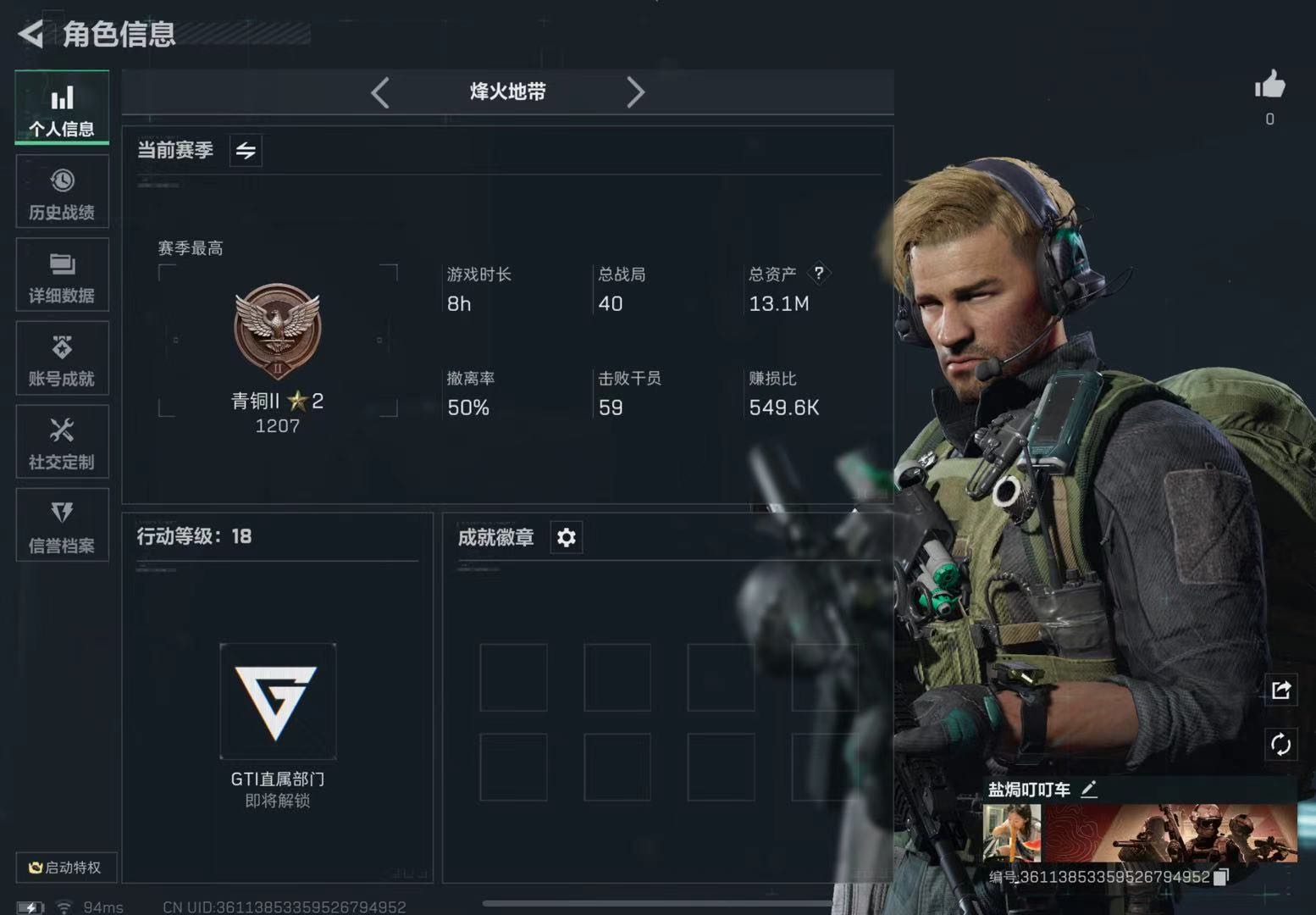
Task: Click the next mode arrow beside 烽火地带
Action: 635,92
